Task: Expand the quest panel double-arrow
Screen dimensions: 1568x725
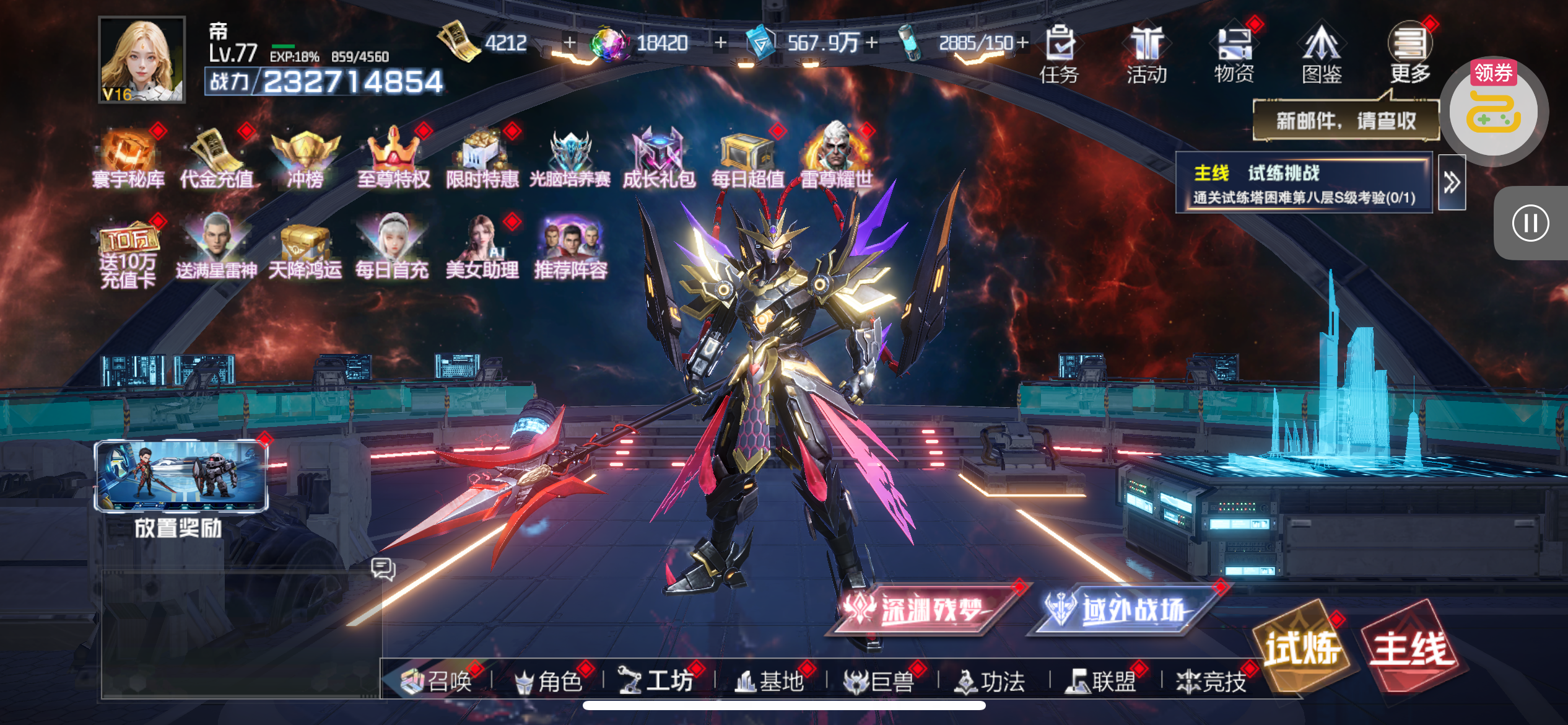Action: 1452,183
